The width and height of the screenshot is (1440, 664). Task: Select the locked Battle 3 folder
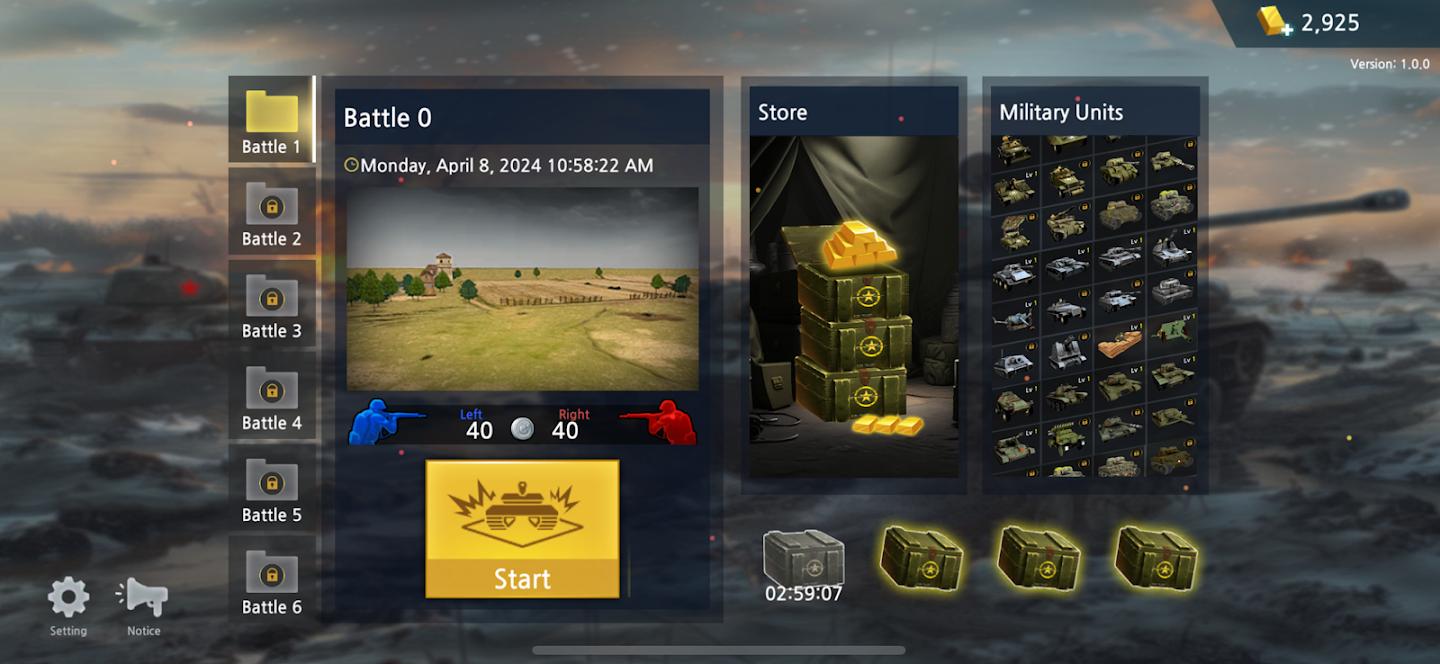(x=271, y=305)
